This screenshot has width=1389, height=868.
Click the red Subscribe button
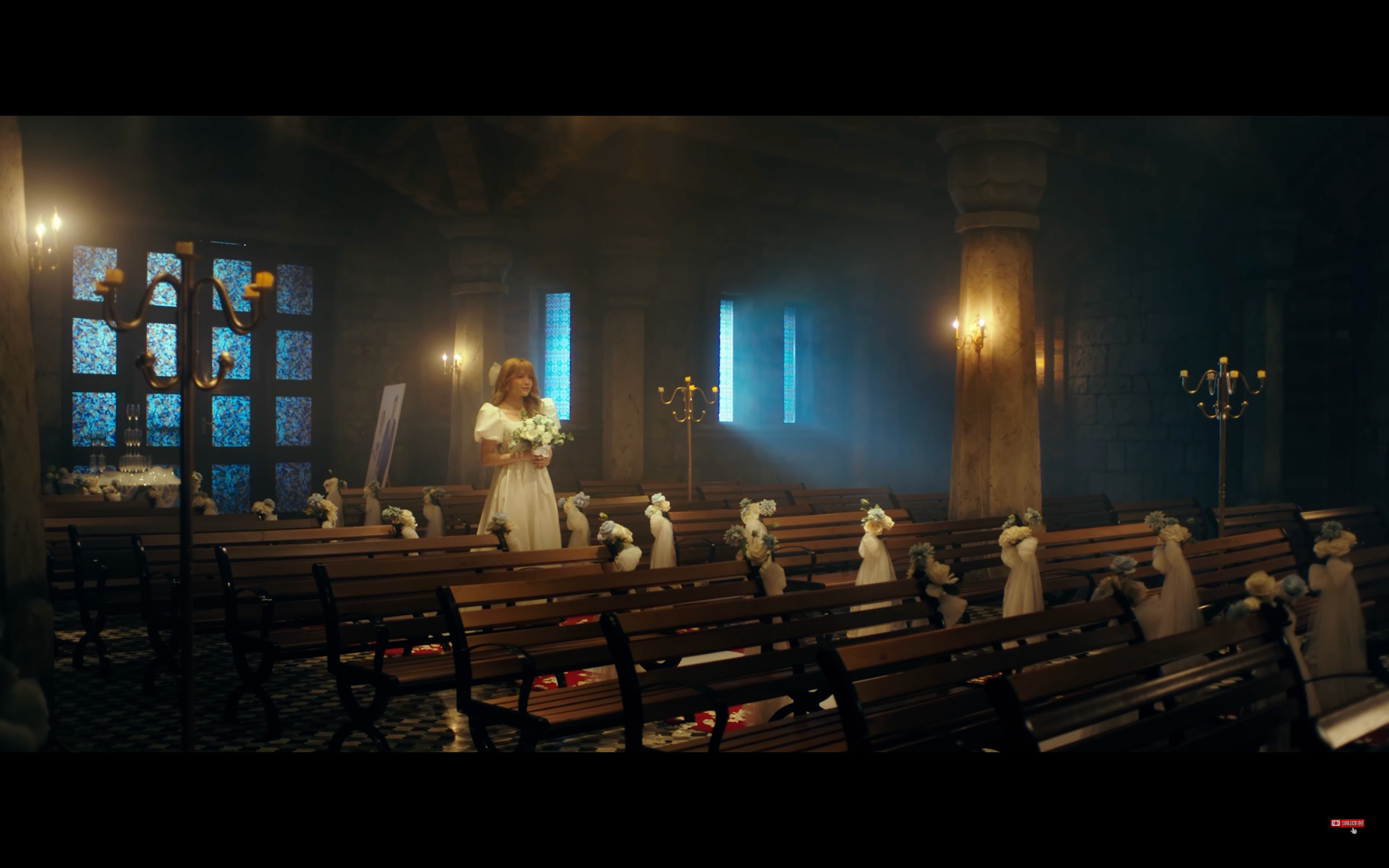point(1347,822)
